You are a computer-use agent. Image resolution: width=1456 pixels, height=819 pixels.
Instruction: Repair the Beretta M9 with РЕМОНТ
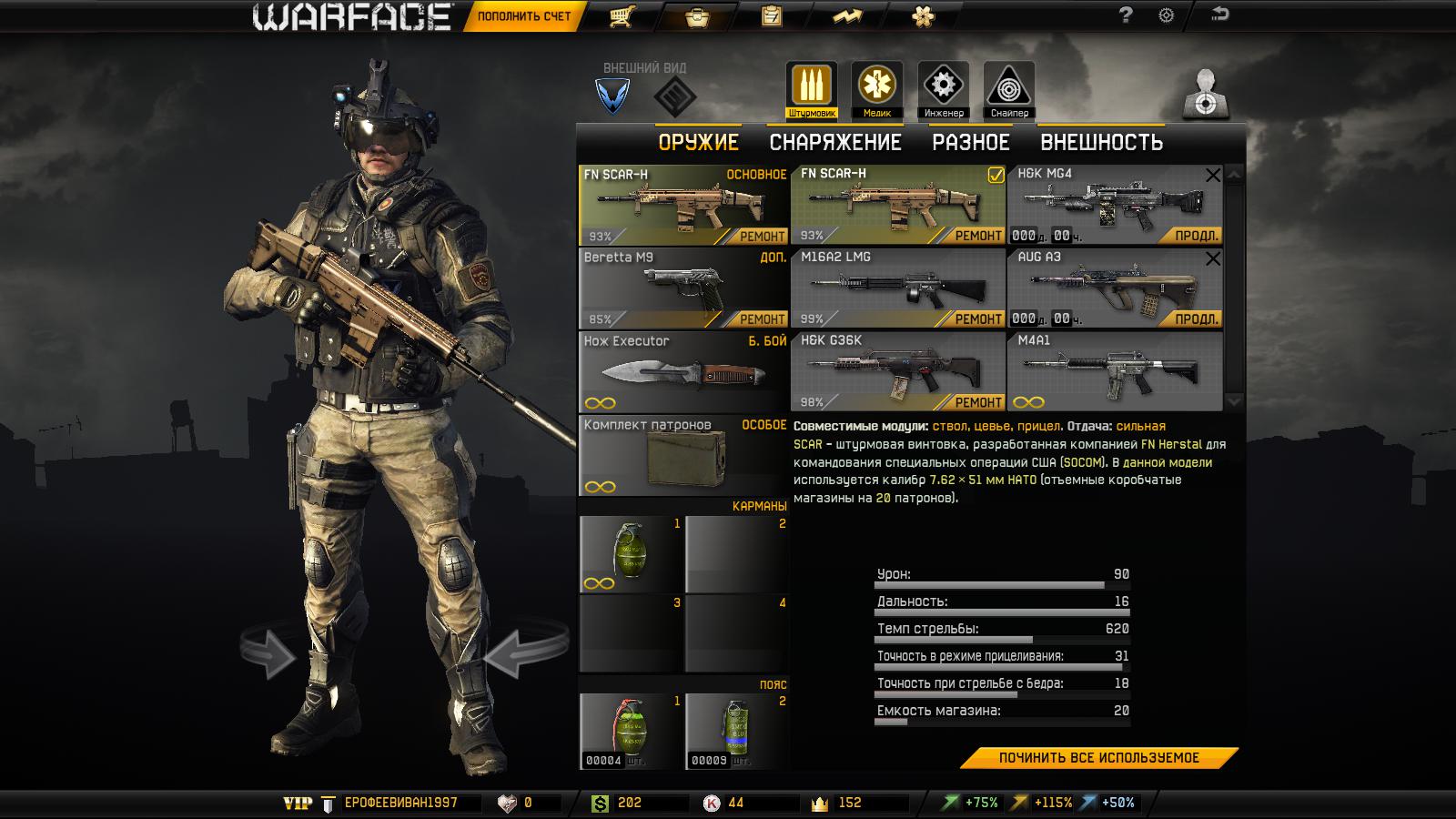[x=761, y=319]
